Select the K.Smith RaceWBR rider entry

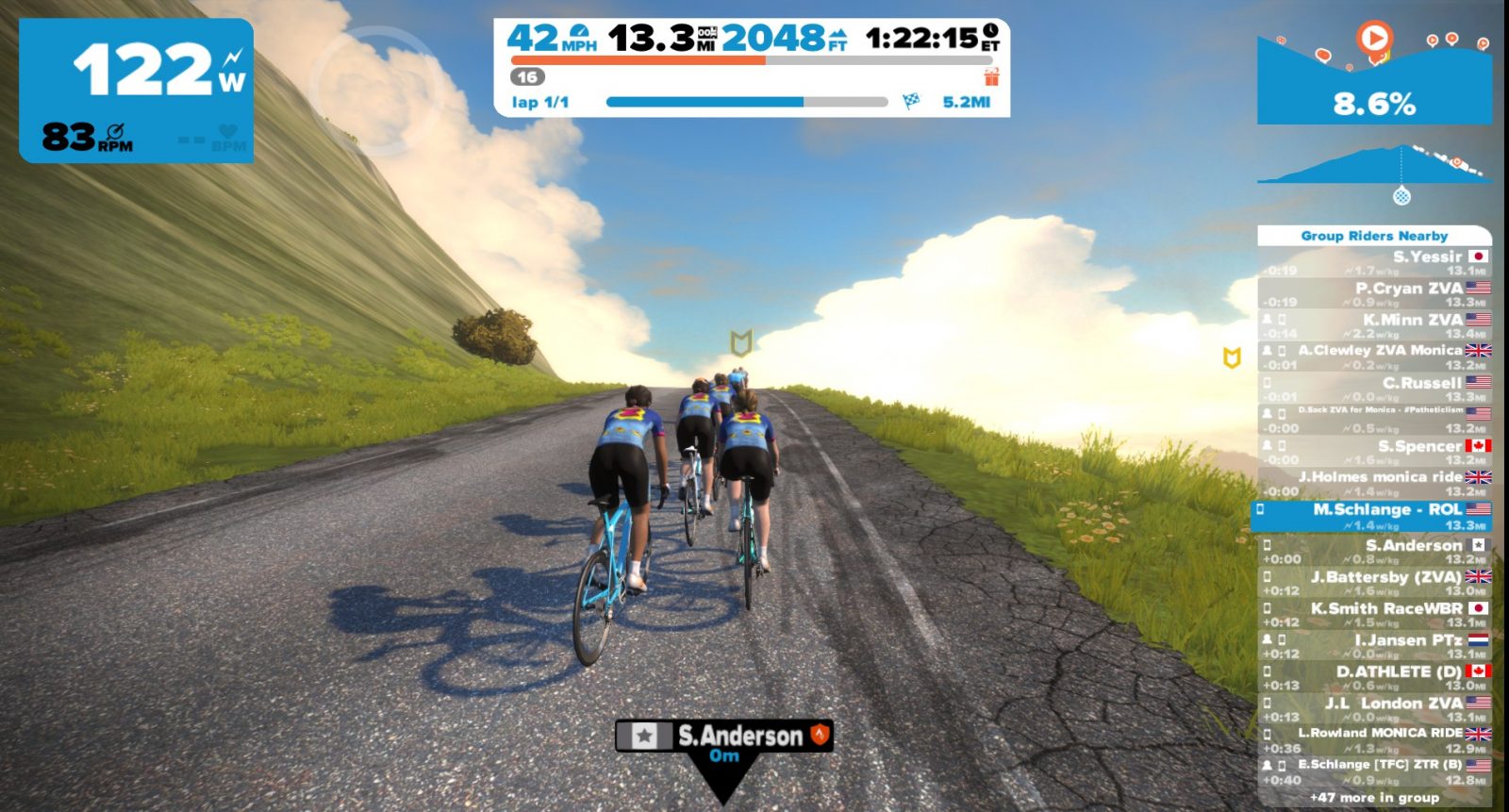(x=1374, y=615)
